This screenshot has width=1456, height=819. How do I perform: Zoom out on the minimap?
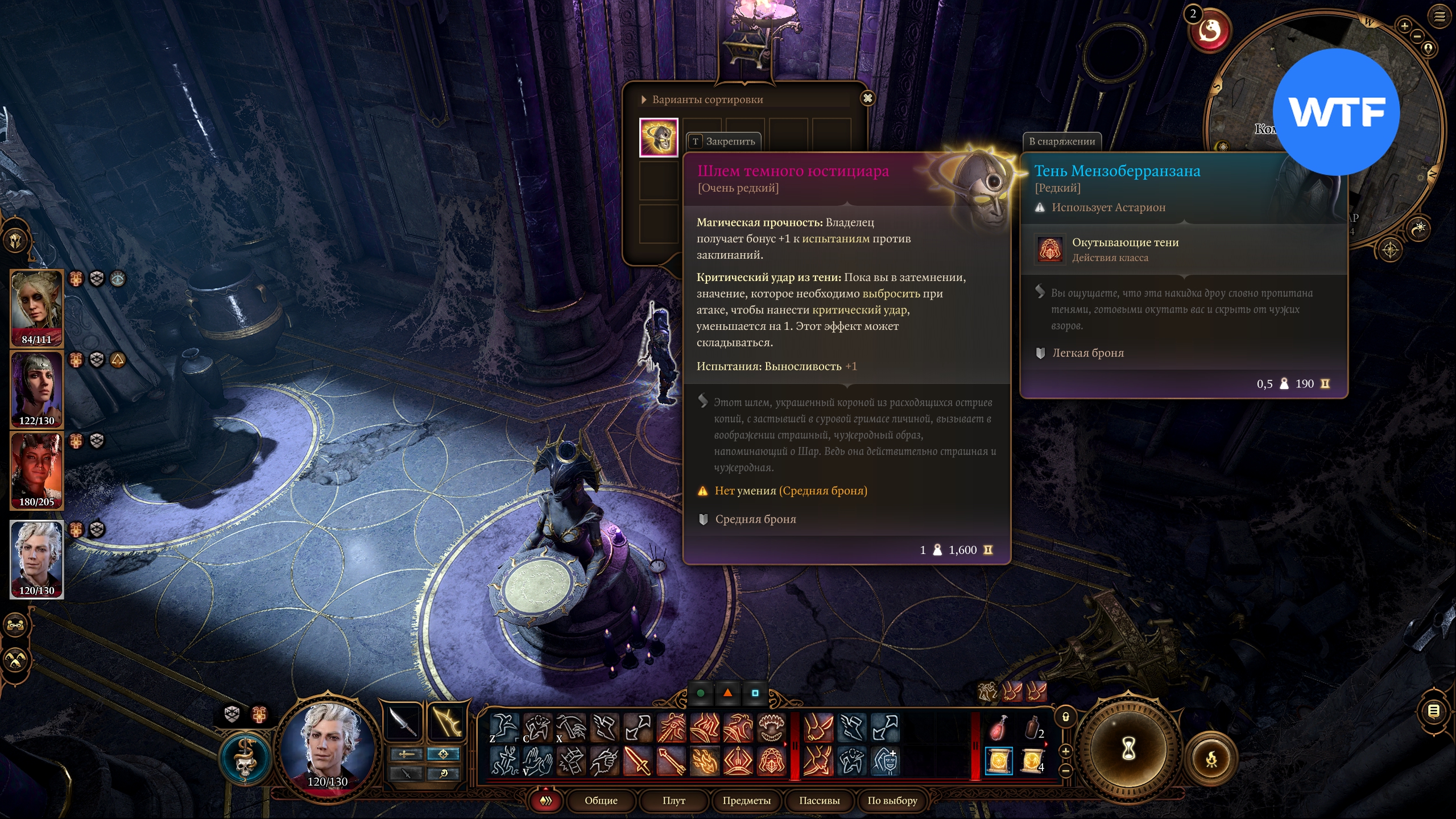[x=1417, y=36]
